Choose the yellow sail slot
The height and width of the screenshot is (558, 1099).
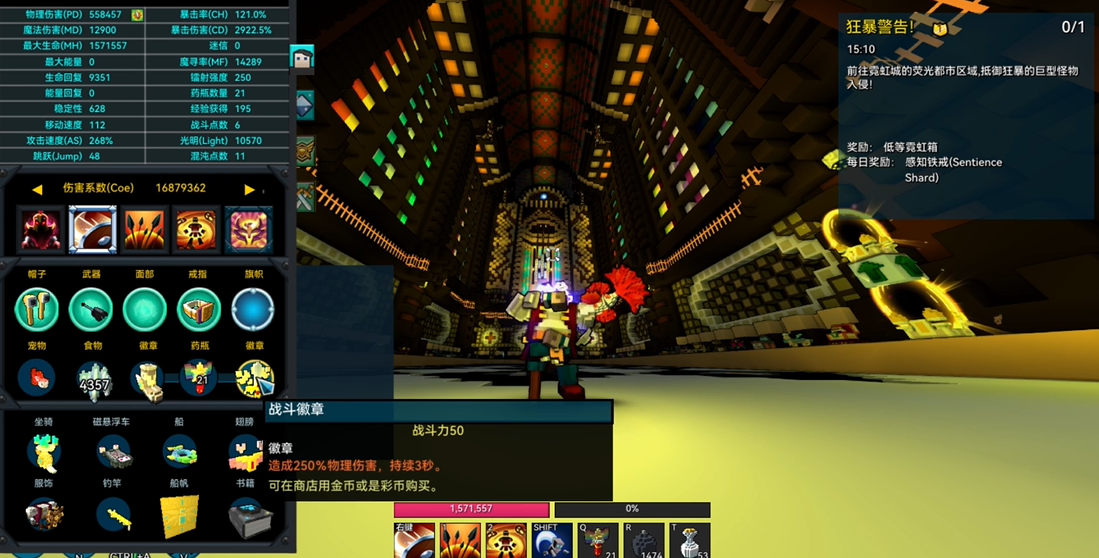[x=180, y=515]
